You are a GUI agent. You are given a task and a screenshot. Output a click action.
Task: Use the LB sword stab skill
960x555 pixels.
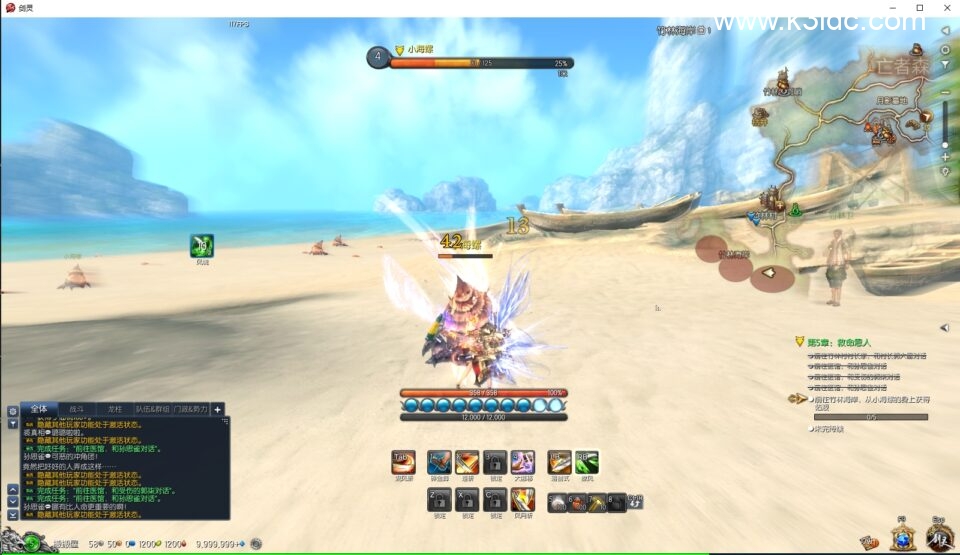coord(559,462)
